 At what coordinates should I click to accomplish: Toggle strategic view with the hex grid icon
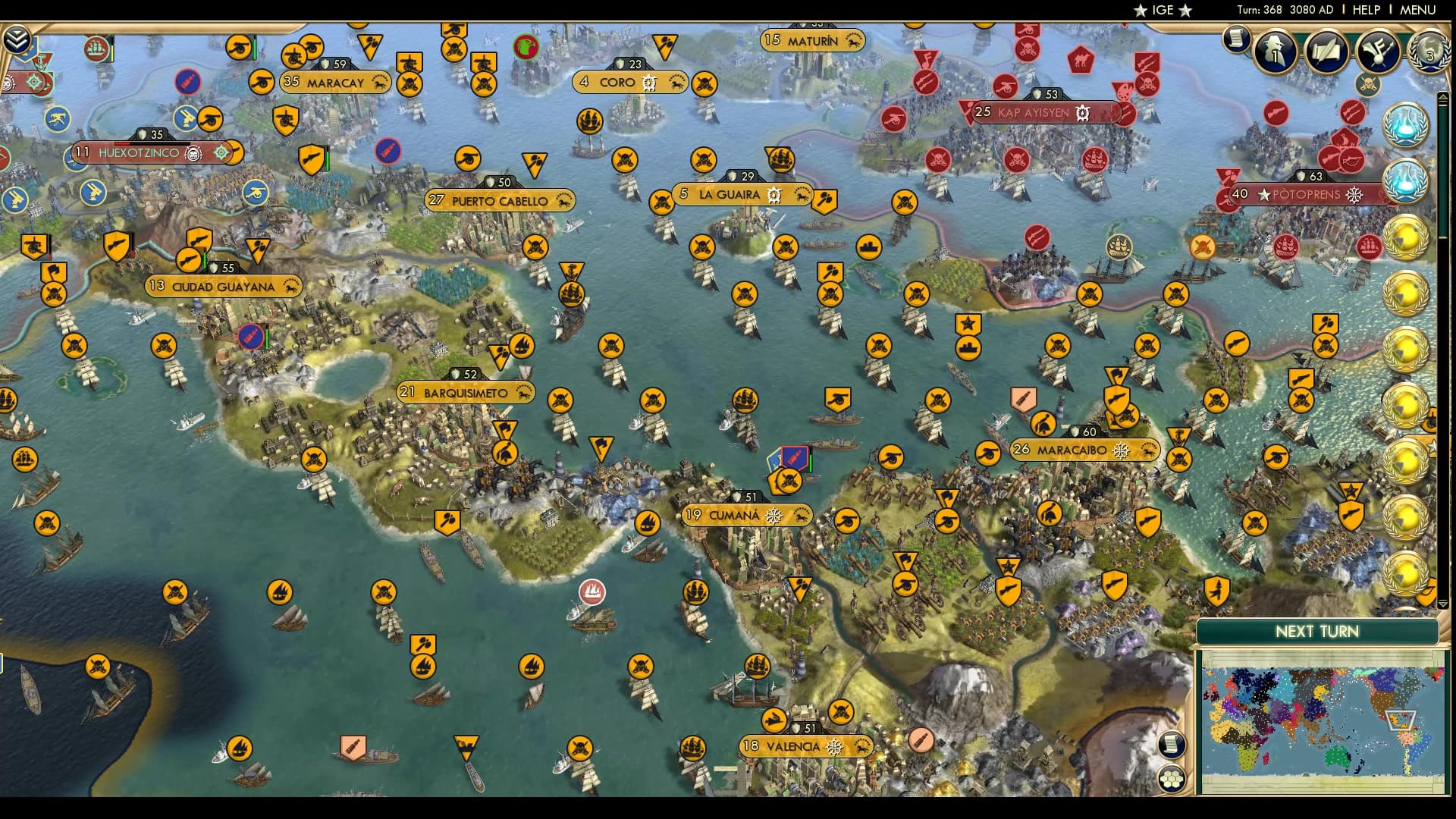pos(1172,778)
